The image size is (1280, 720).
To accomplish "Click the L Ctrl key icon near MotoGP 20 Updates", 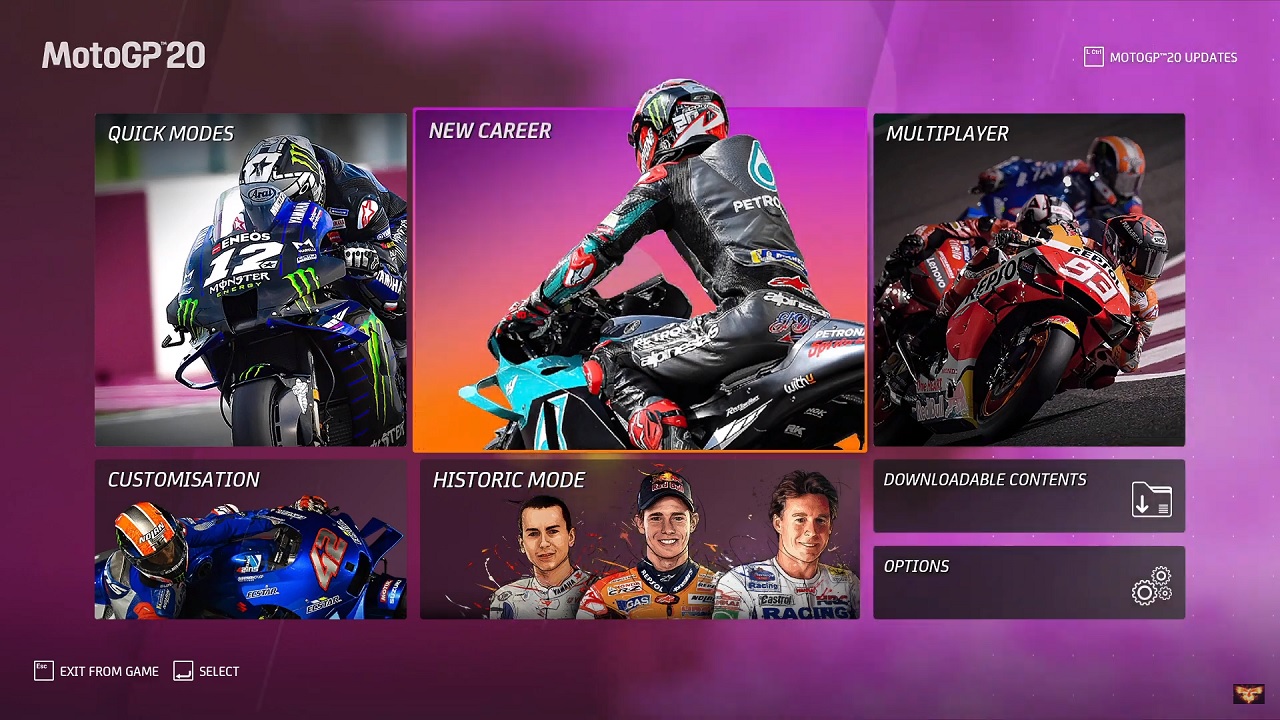I will pyautogui.click(x=1094, y=57).
